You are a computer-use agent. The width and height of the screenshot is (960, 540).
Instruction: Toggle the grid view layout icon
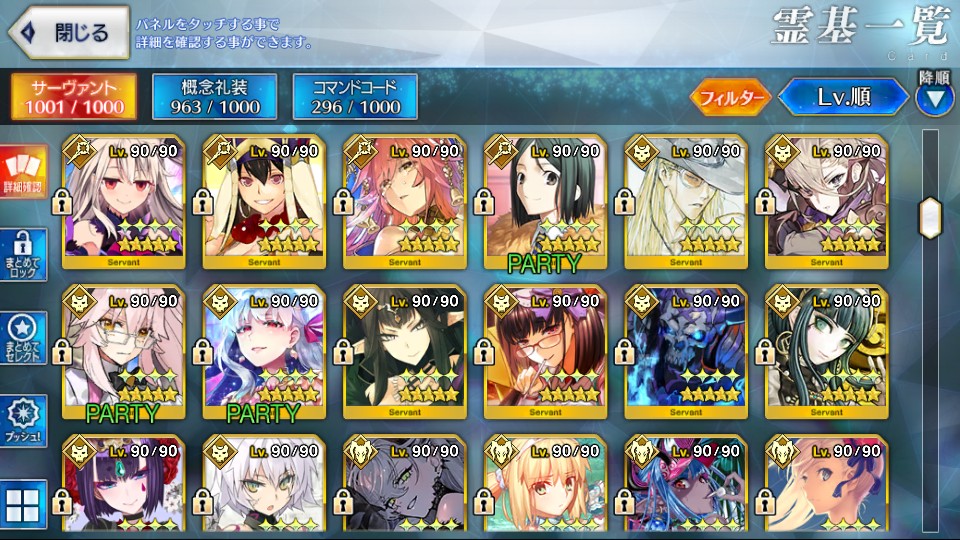tap(24, 503)
